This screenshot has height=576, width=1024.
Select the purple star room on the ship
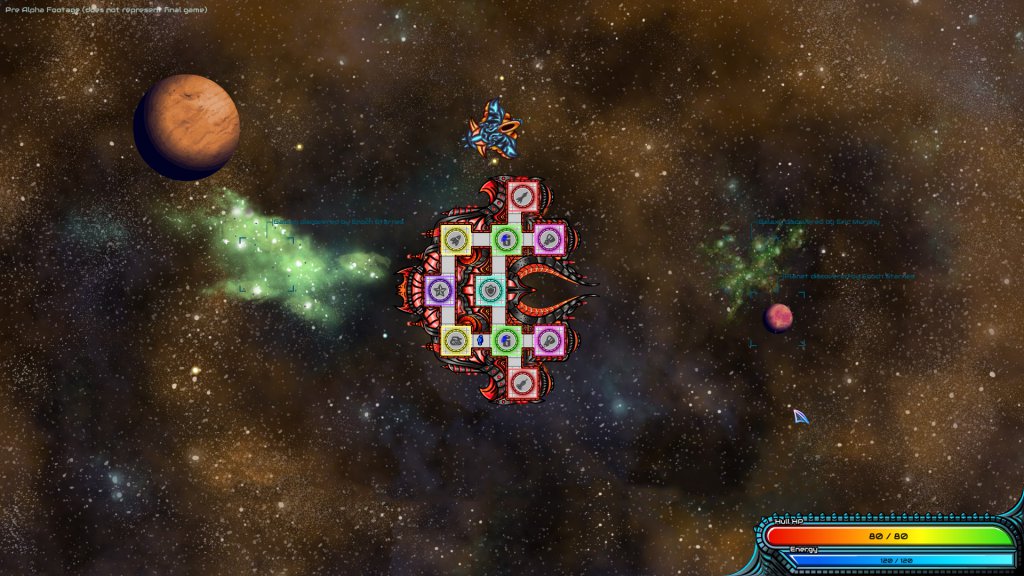click(x=440, y=291)
